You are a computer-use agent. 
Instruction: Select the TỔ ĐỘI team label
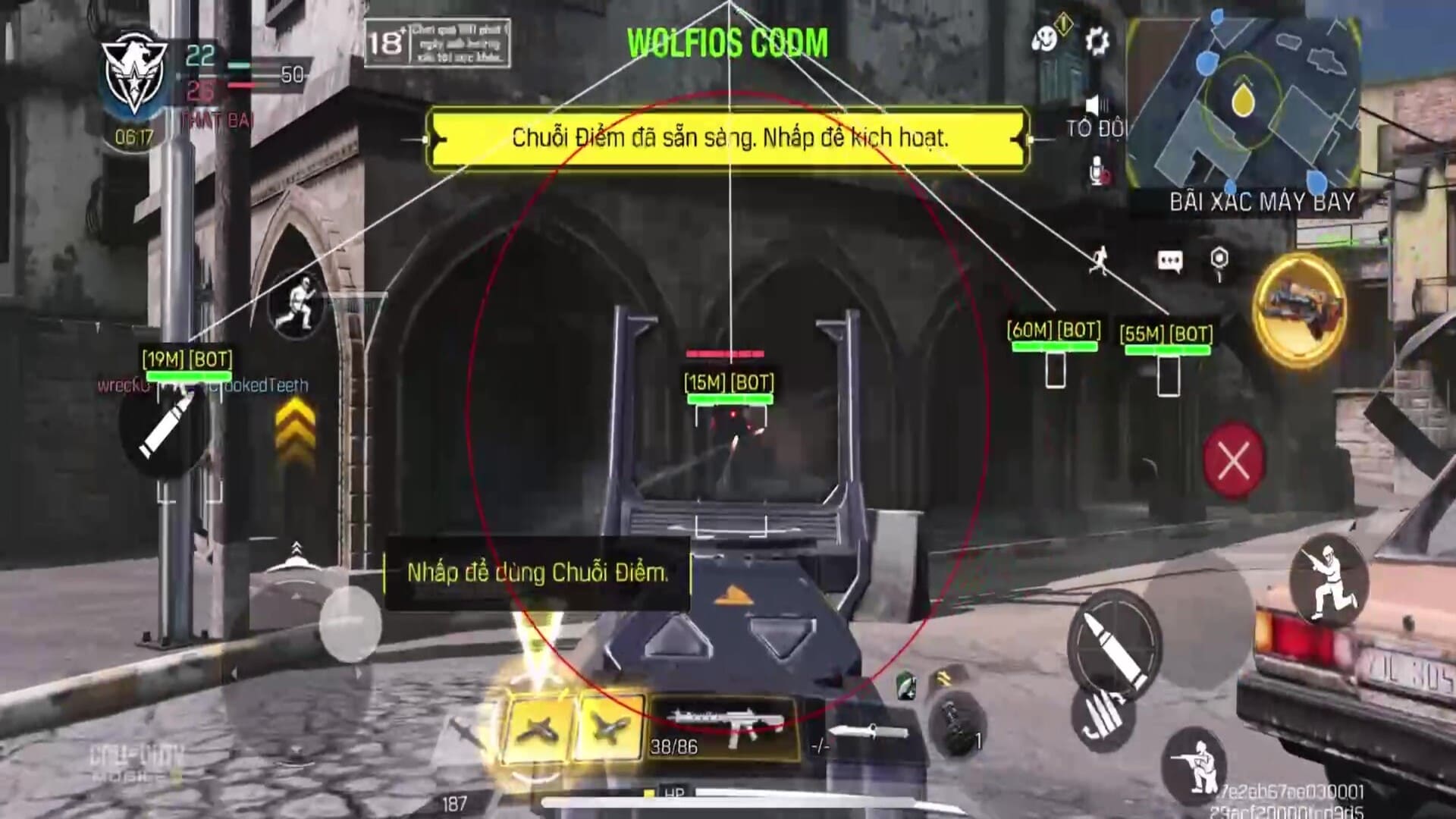click(1092, 129)
